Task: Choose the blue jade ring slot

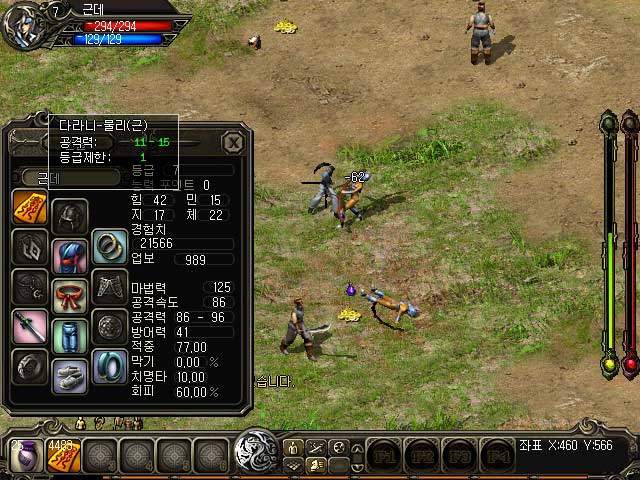Action: (108, 365)
